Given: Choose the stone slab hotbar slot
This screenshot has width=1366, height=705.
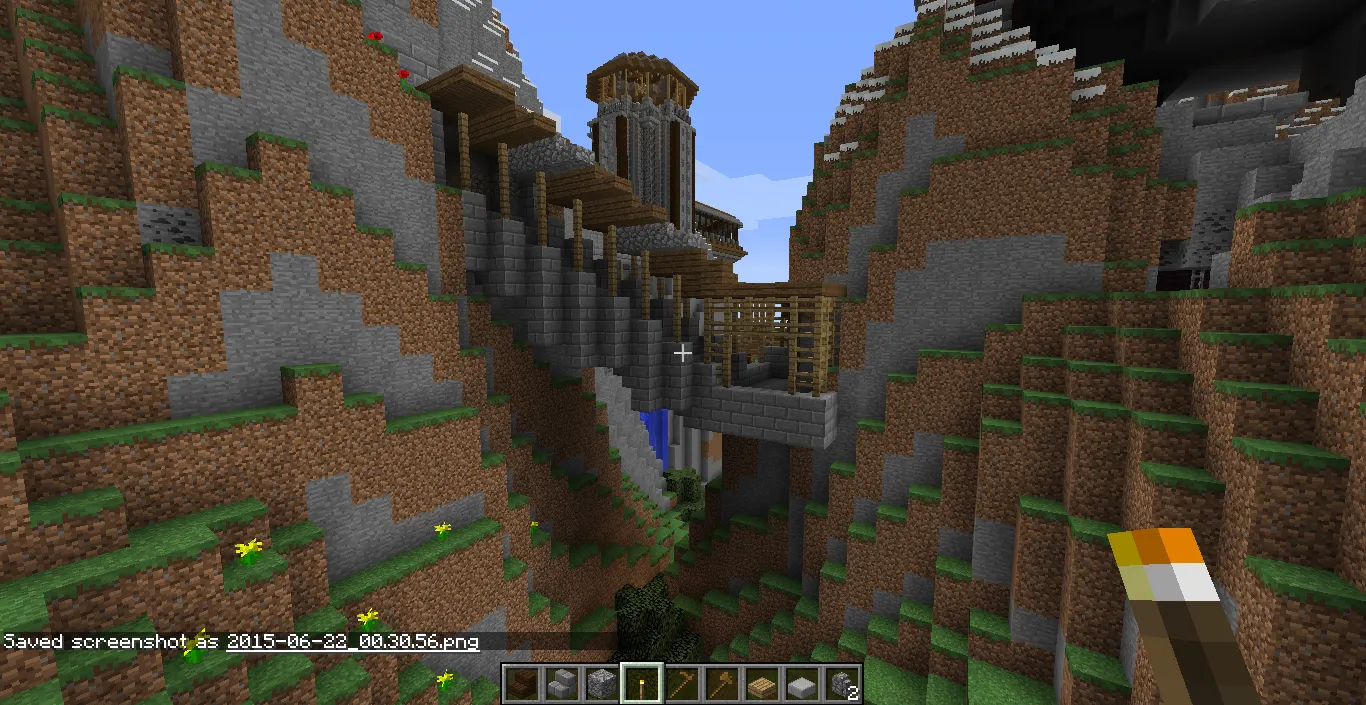Looking at the screenshot, I should 801,684.
